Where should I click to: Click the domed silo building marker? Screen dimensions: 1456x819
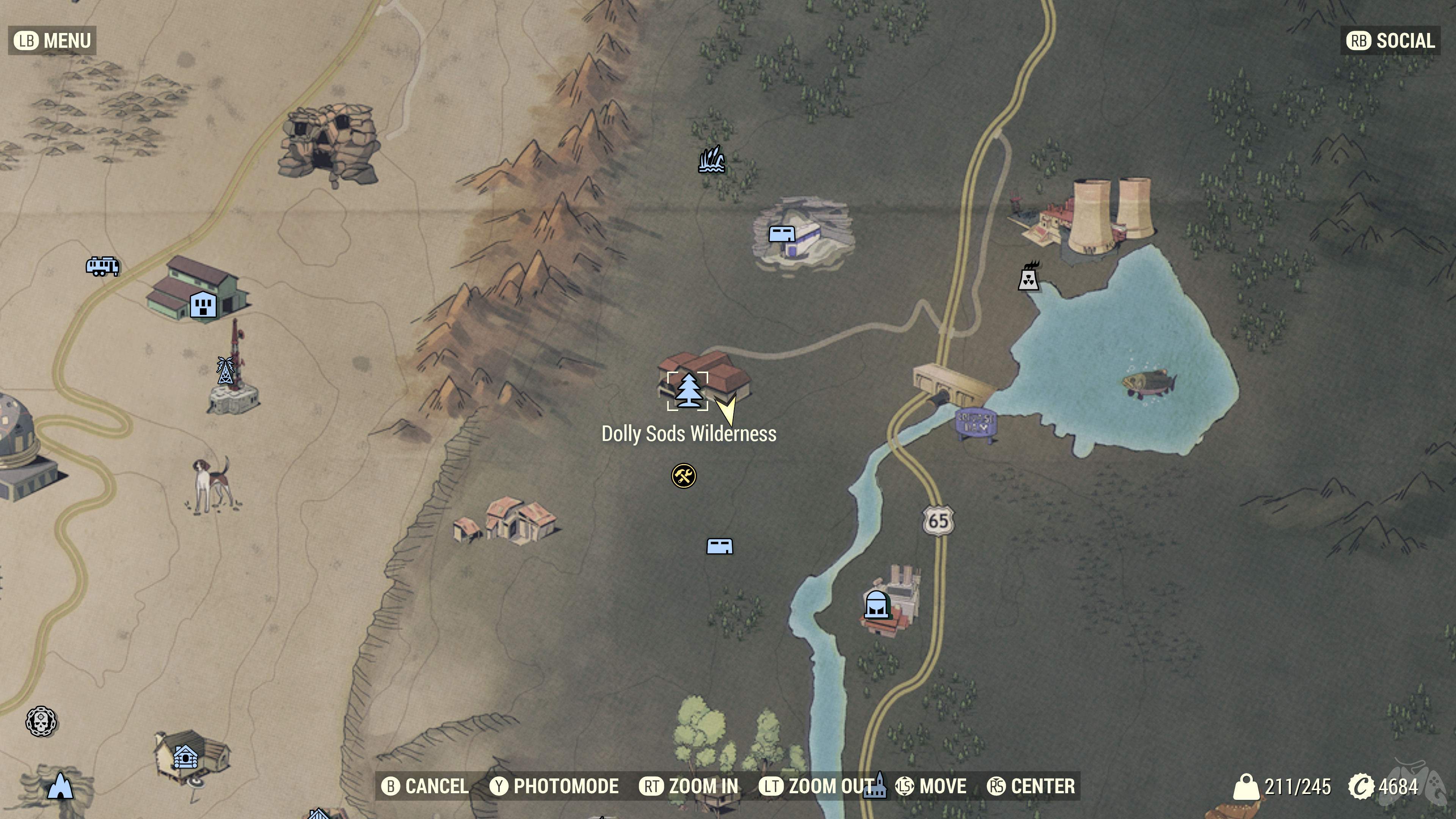(x=875, y=604)
